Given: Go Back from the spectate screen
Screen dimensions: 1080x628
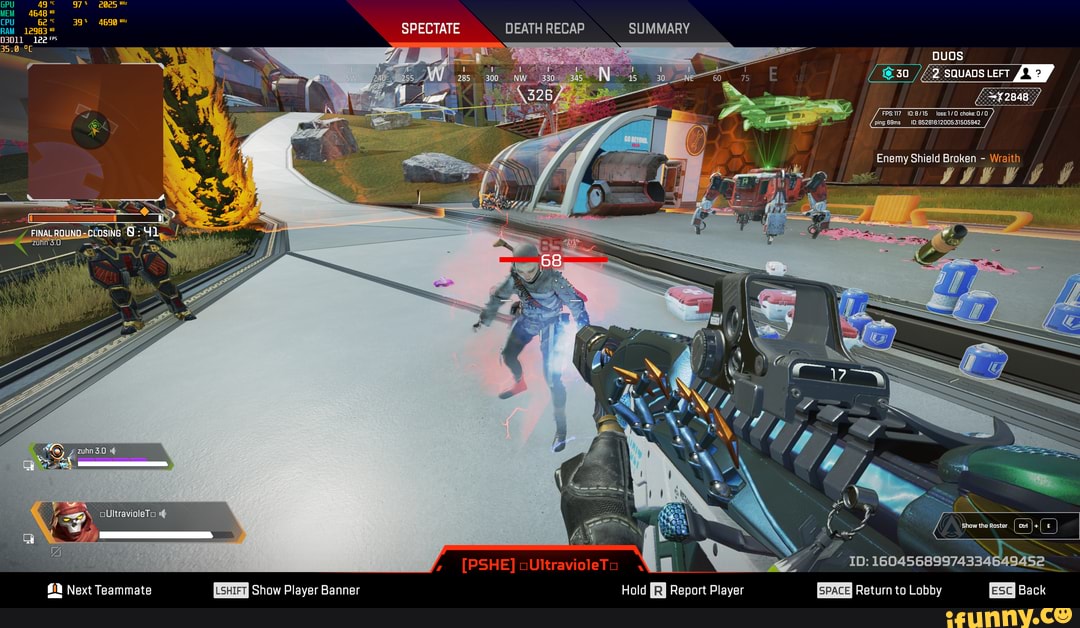Looking at the screenshot, I should 1018,590.
